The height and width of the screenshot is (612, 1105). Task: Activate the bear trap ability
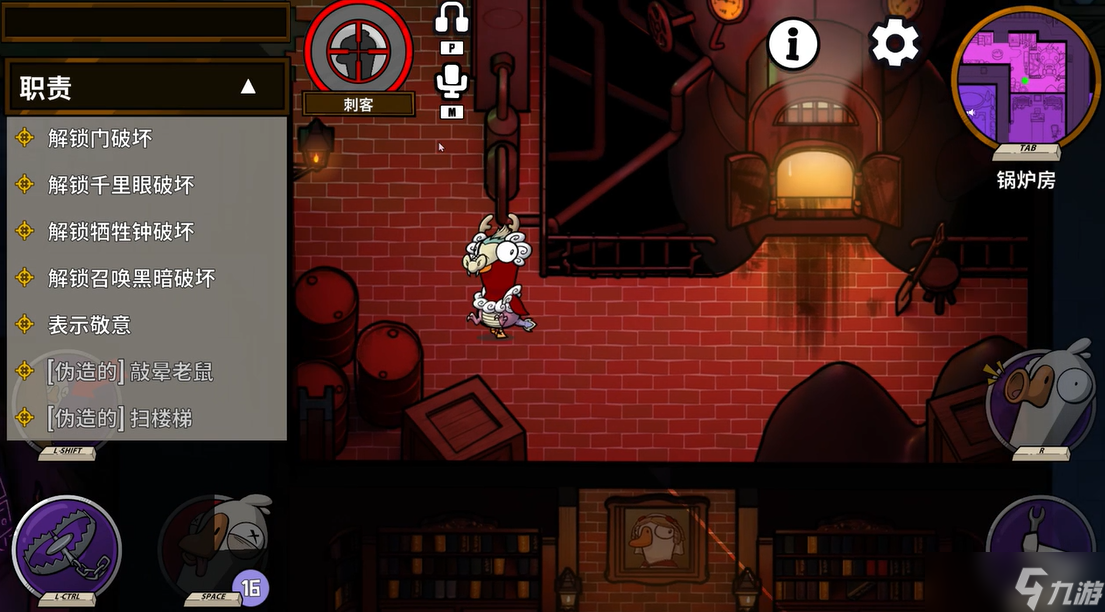coord(67,547)
